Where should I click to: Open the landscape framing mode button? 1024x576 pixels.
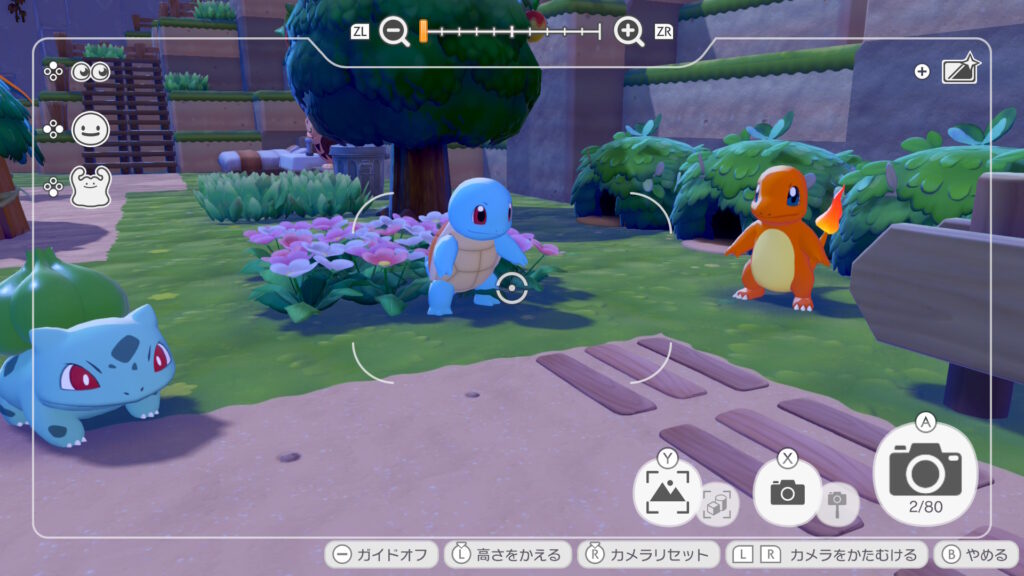pos(666,491)
